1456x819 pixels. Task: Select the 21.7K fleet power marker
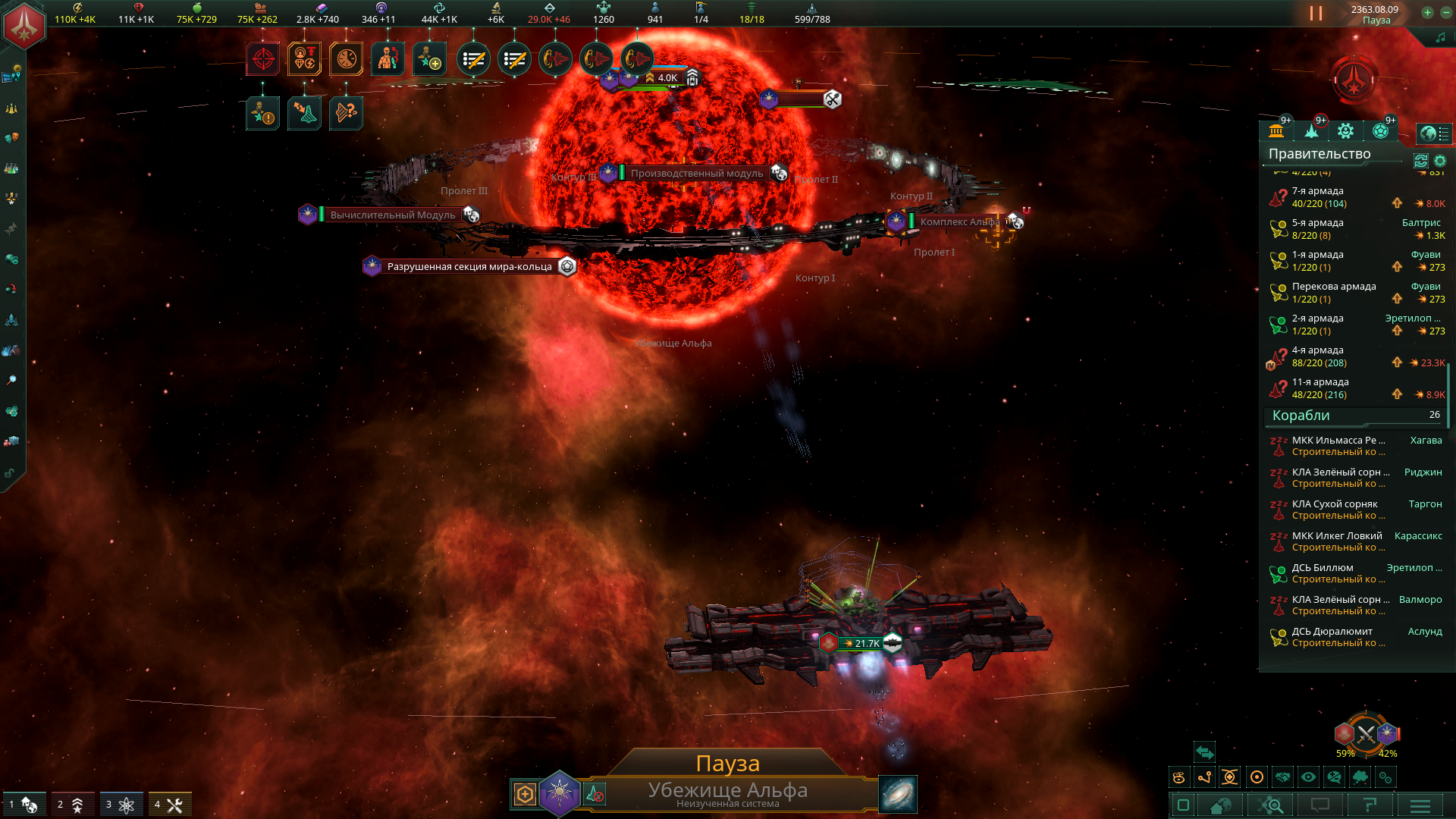pos(864,644)
